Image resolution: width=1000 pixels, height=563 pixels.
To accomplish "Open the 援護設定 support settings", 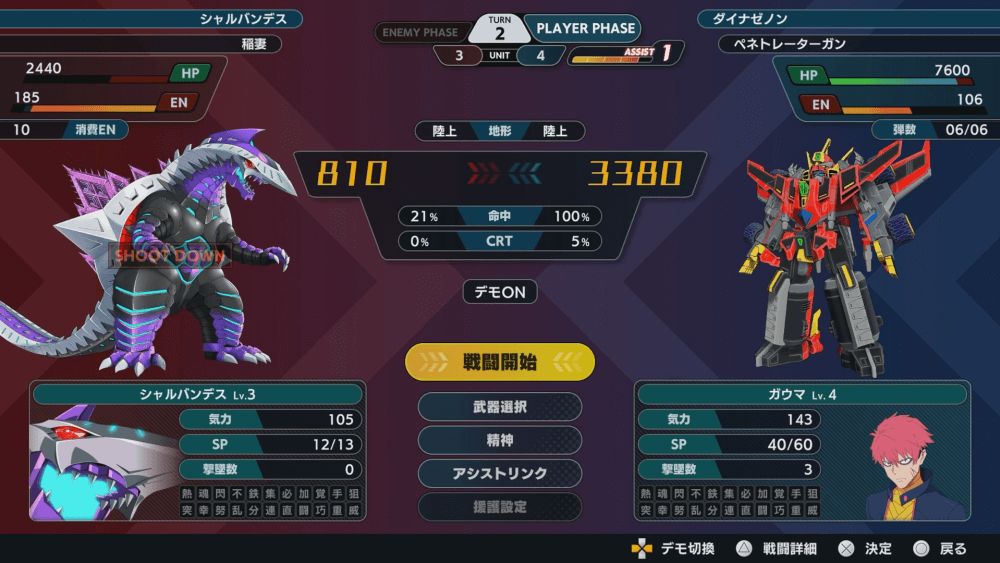I will pyautogui.click(x=500, y=506).
